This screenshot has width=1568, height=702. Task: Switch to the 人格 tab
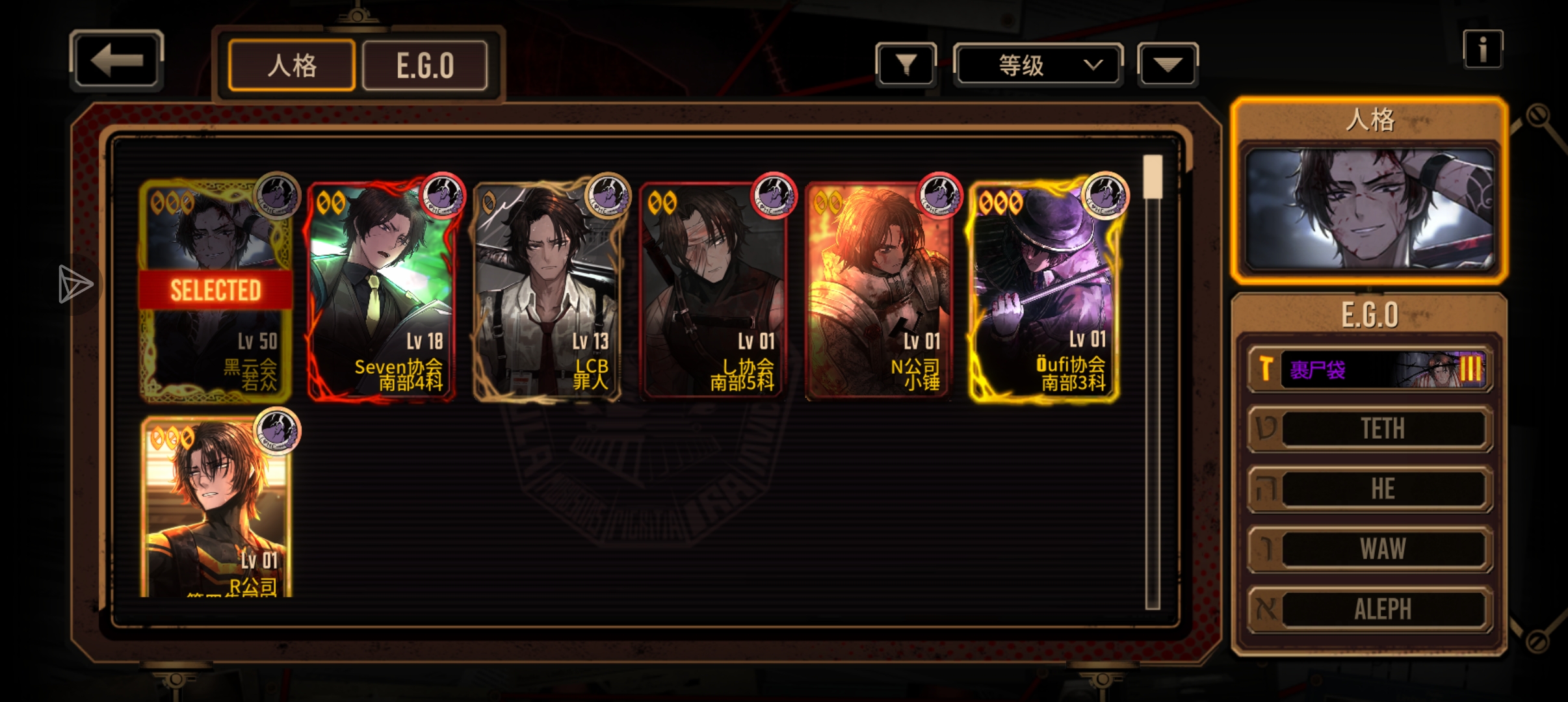coord(292,66)
